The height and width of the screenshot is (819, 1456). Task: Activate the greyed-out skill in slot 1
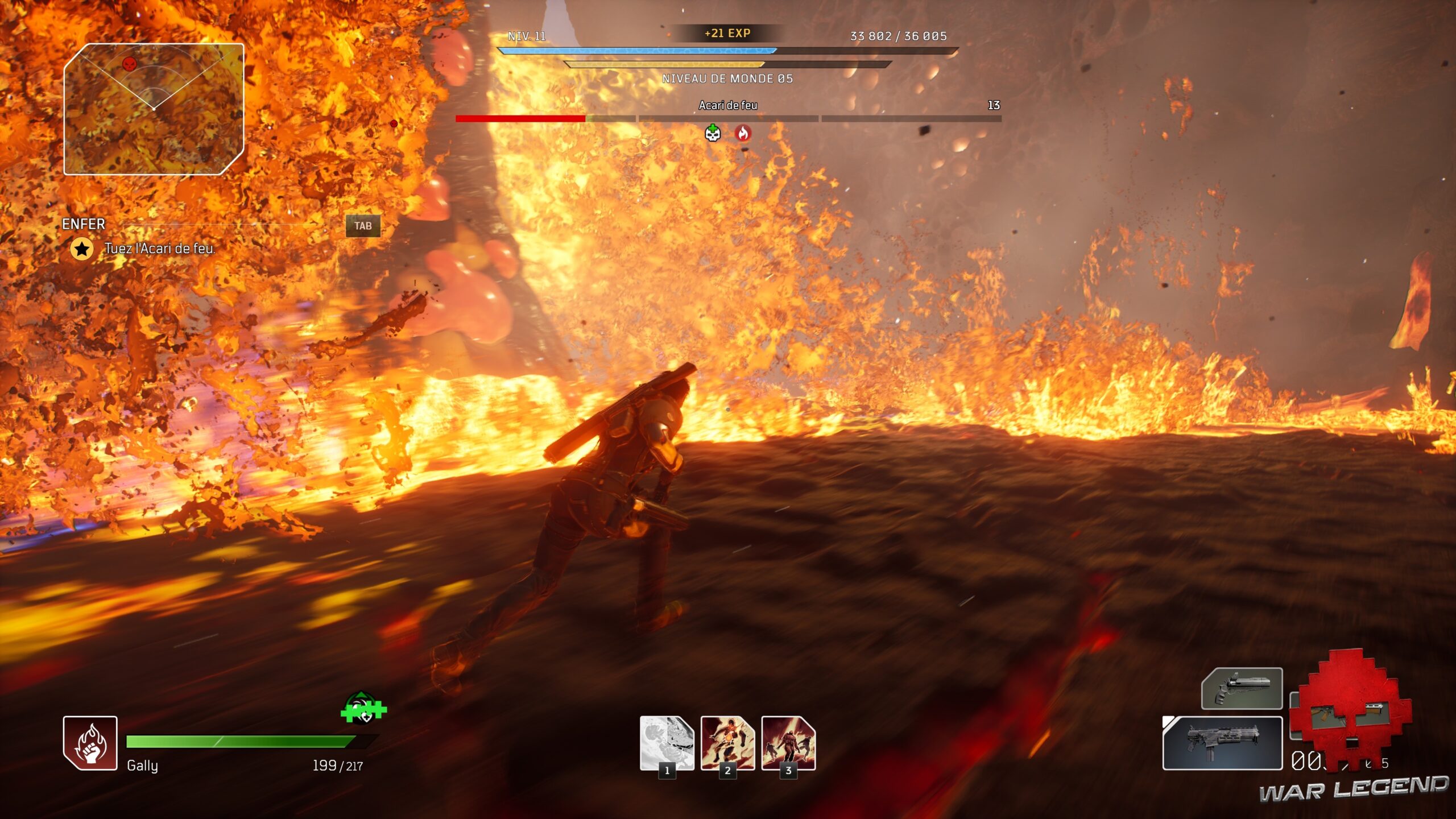coord(667,743)
